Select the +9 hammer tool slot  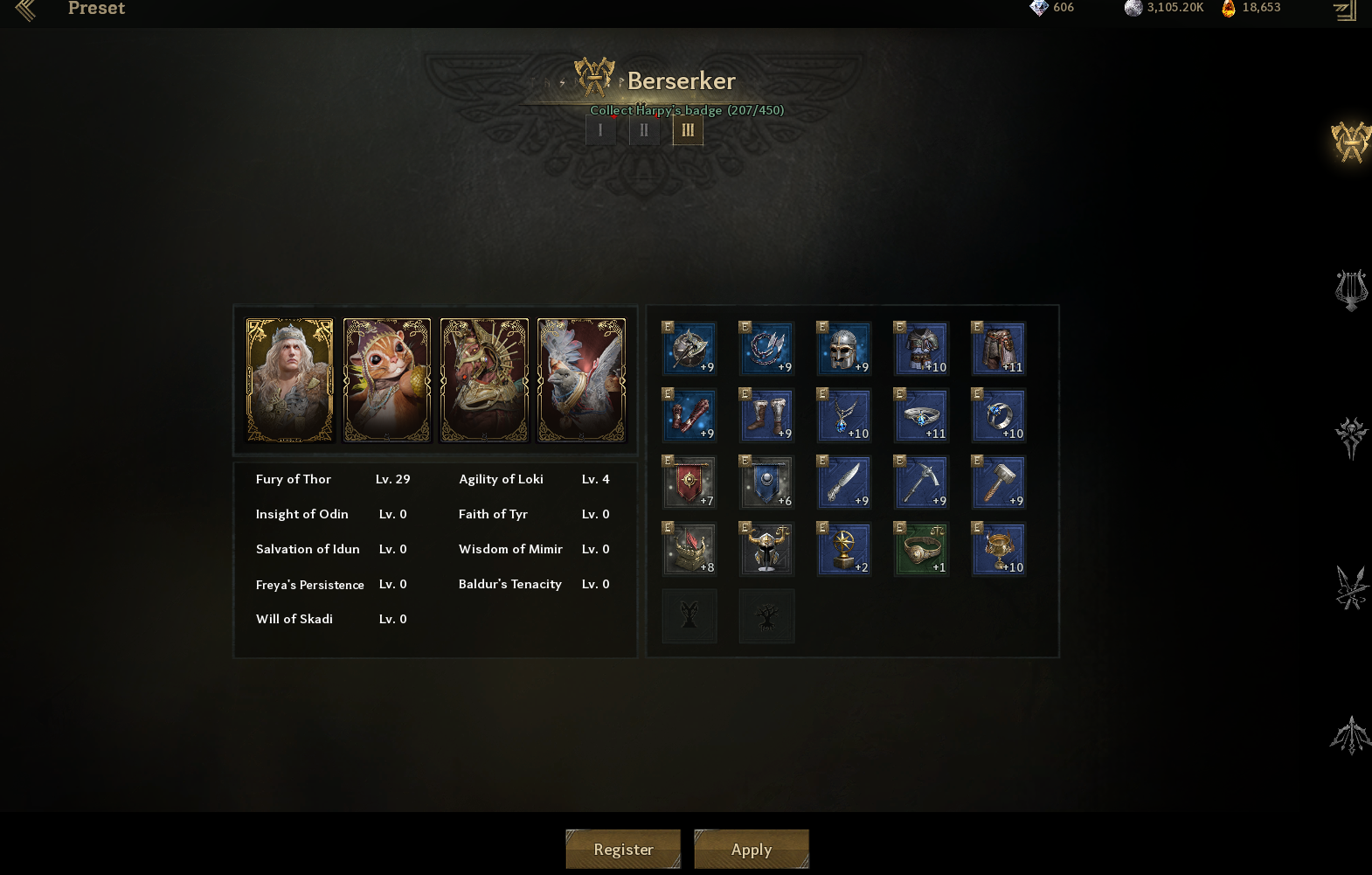click(999, 483)
